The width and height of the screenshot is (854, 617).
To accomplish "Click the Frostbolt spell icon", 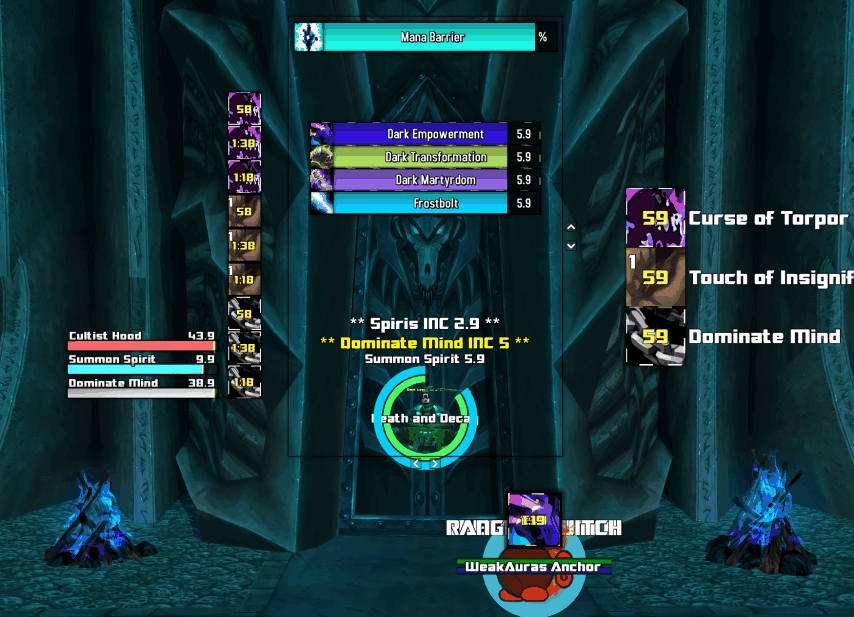I will point(321,203).
